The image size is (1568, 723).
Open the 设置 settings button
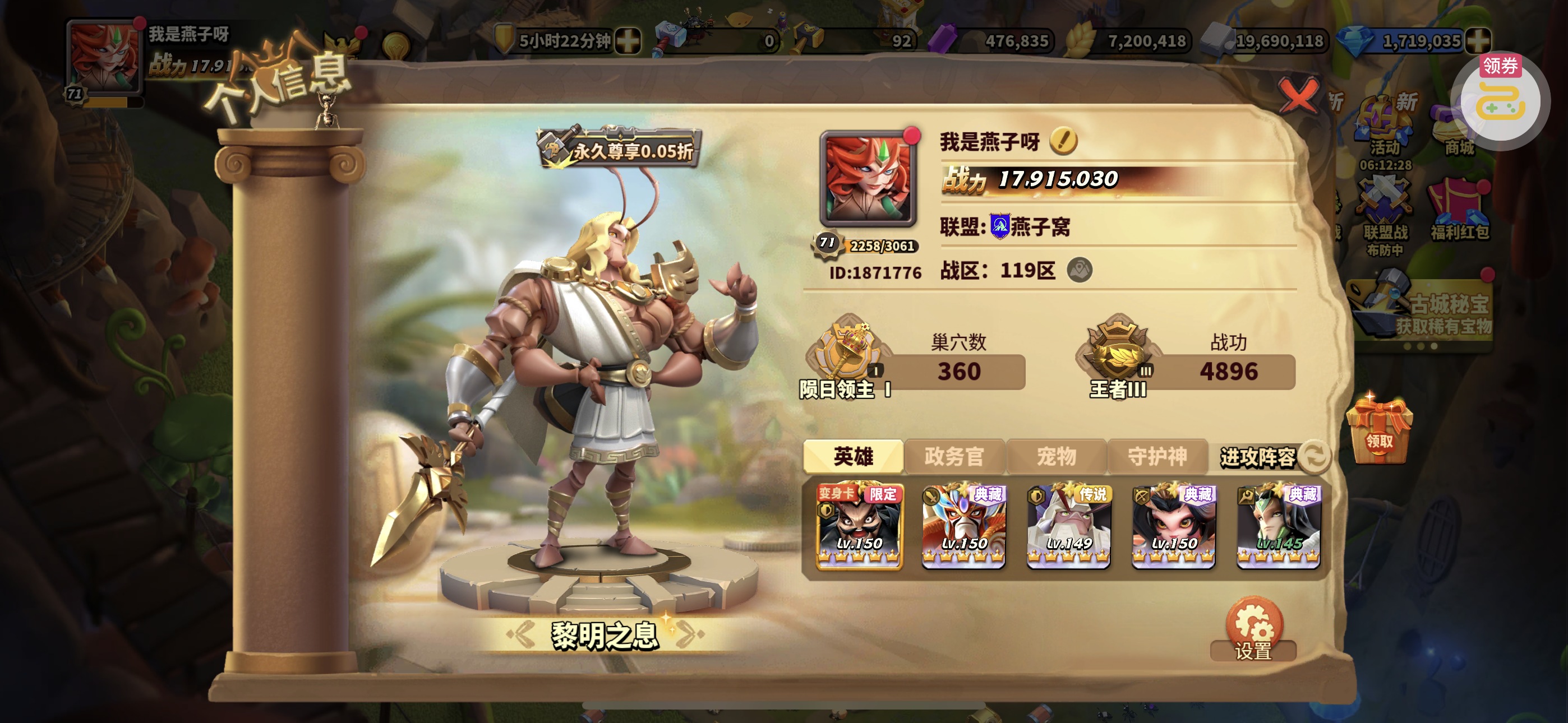(x=1253, y=629)
